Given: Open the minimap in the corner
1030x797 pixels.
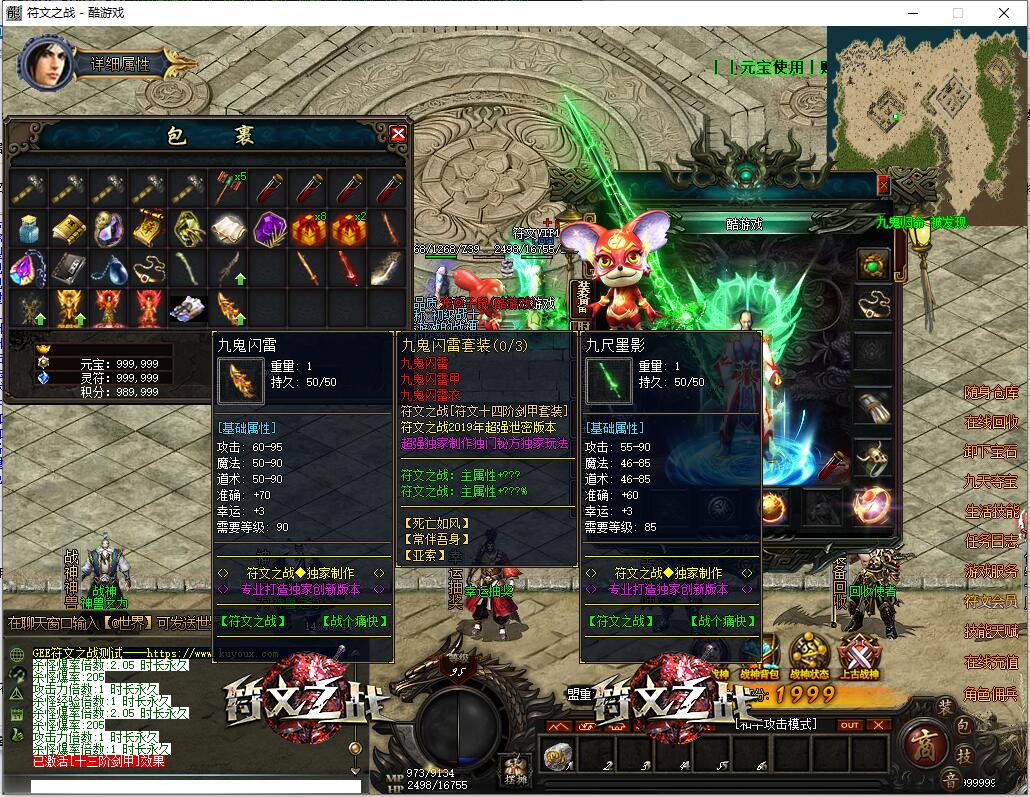Looking at the screenshot, I should [928, 100].
